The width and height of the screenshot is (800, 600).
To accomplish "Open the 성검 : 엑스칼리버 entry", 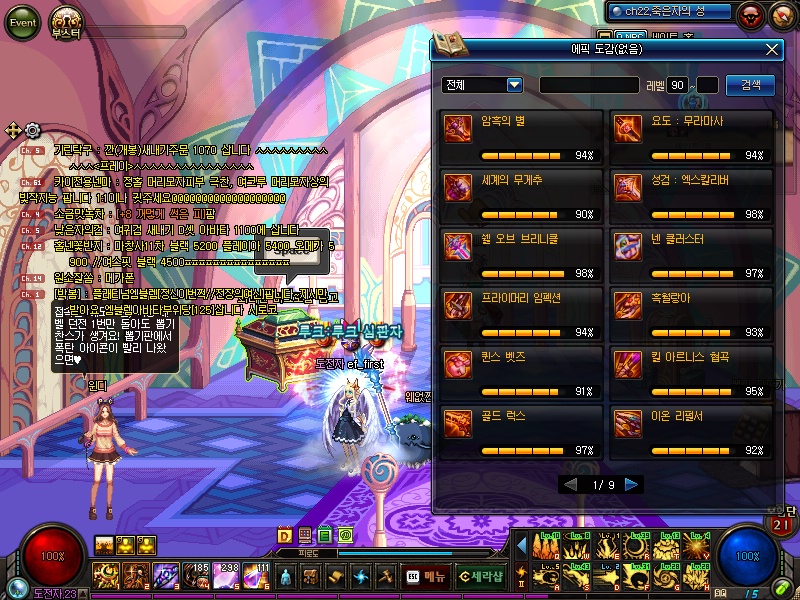I will 691,196.
